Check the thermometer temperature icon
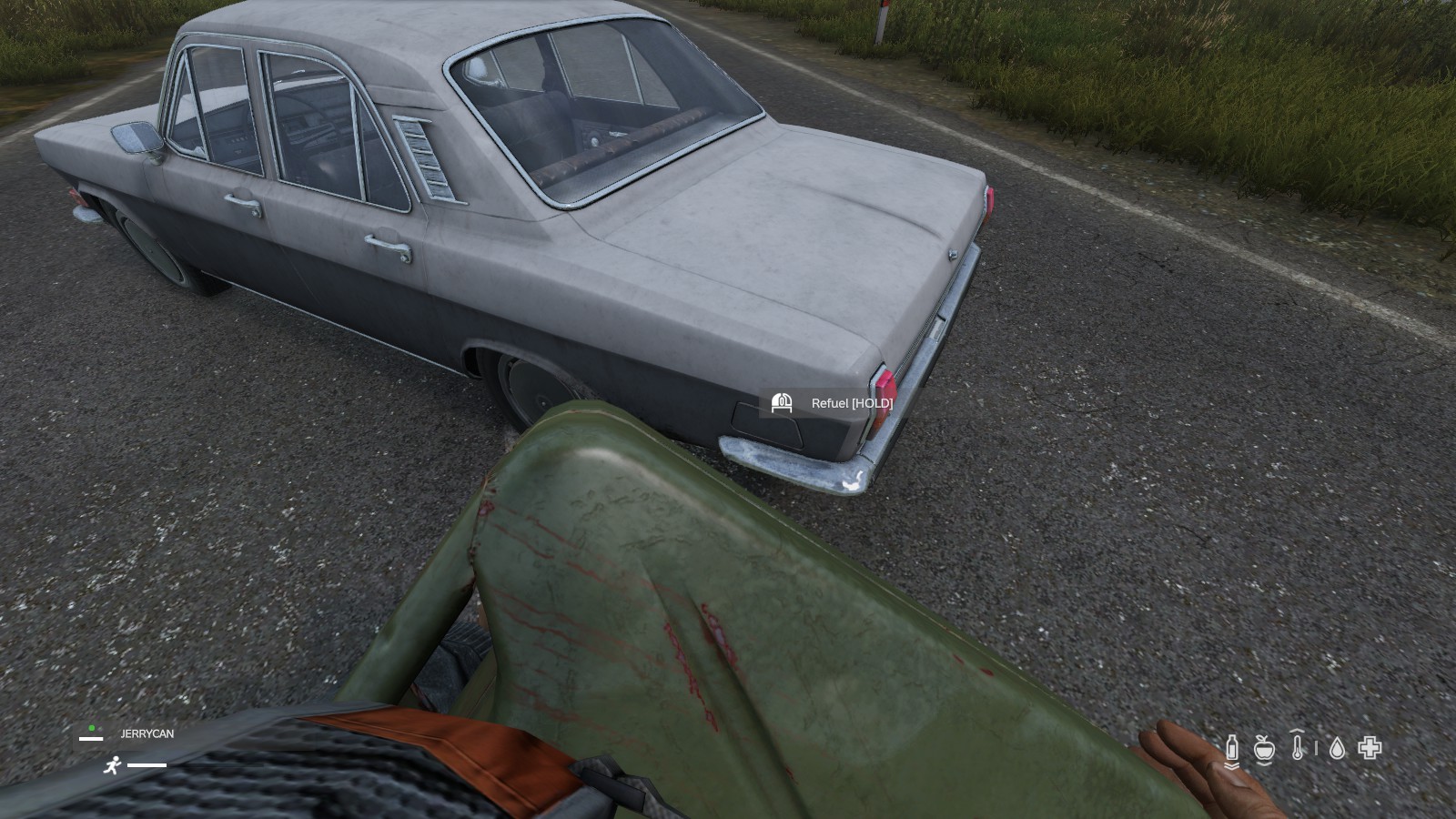The width and height of the screenshot is (1456, 819). point(1298,747)
